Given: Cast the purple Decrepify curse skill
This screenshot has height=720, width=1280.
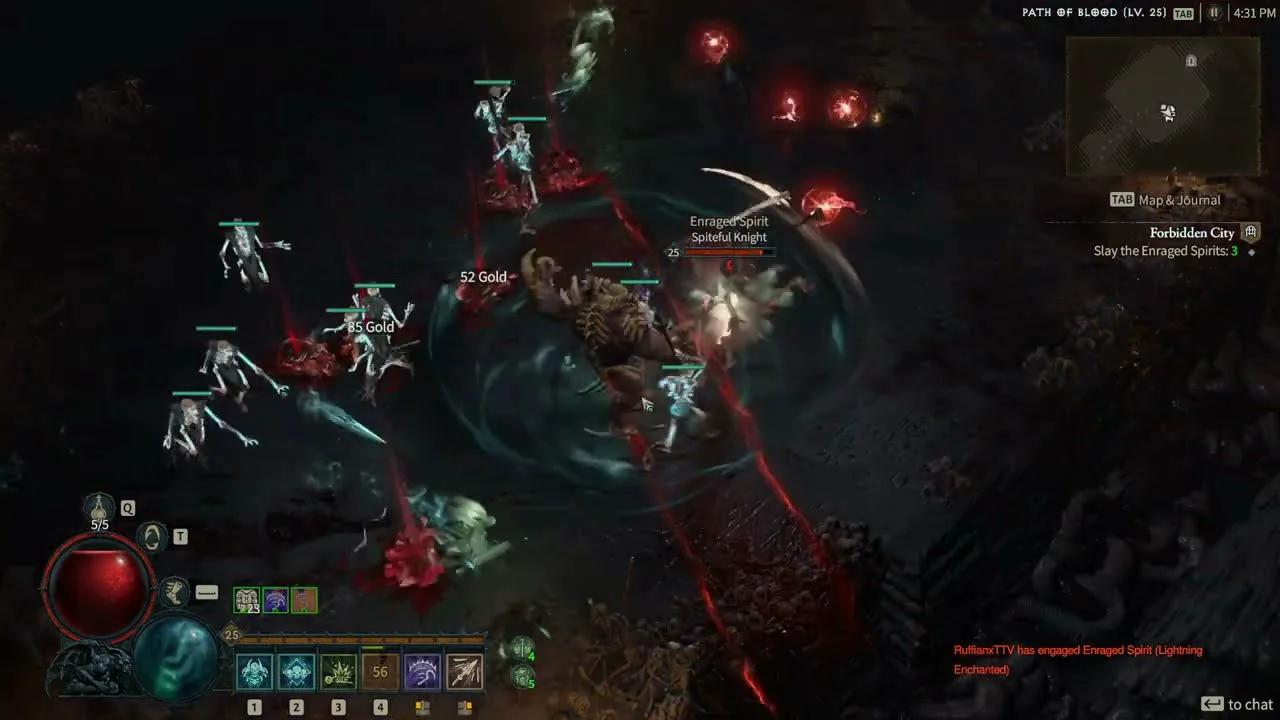Looking at the screenshot, I should point(422,672).
